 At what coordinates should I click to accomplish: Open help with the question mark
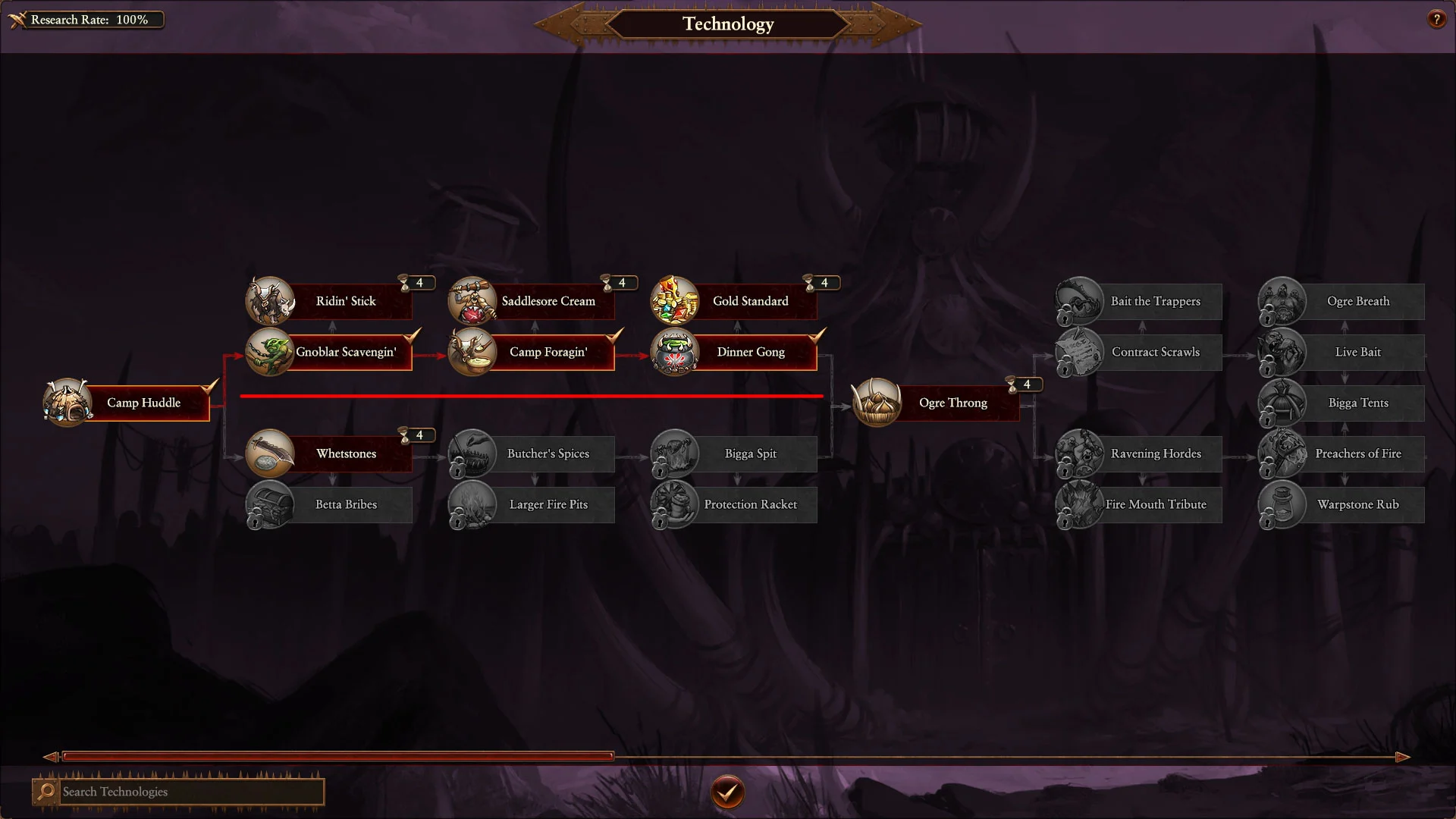point(1436,20)
